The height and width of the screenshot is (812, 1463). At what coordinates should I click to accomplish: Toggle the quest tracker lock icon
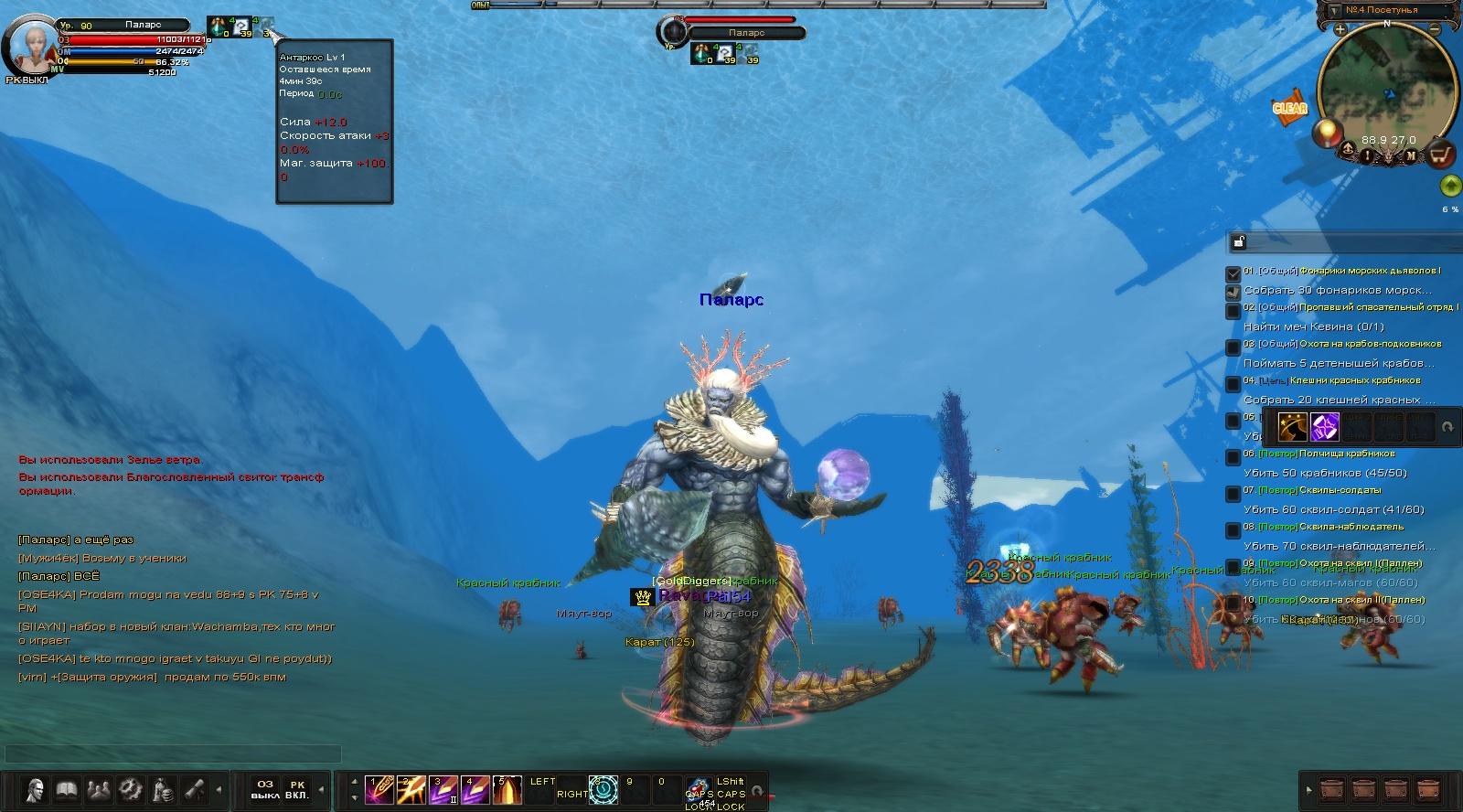(x=1238, y=242)
